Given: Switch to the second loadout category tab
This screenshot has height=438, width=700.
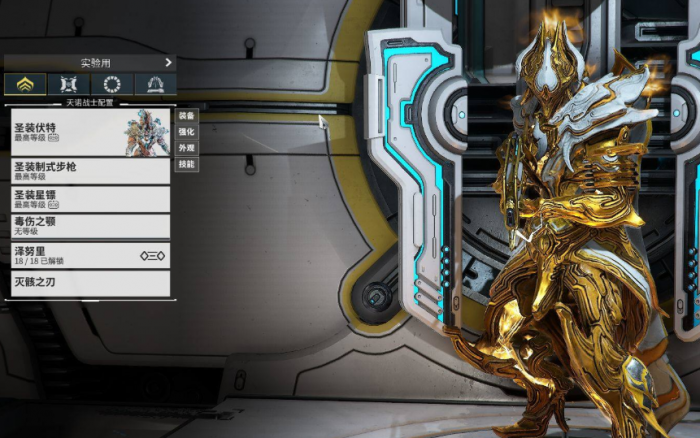Looking at the screenshot, I should point(69,85).
